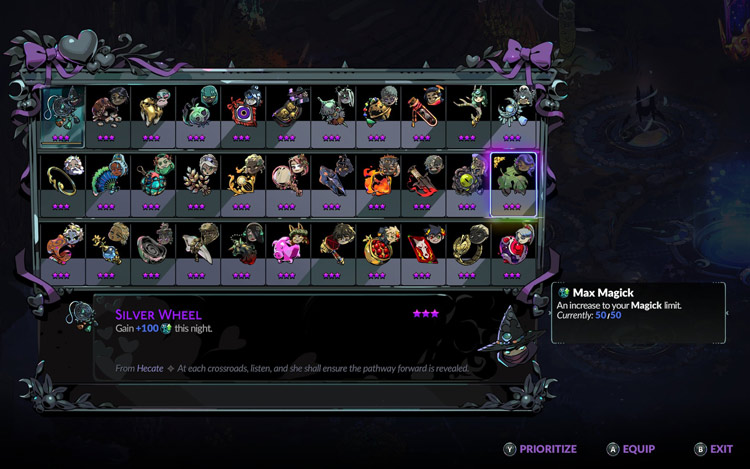
Task: Click the highlighted green leaf keepsake
Action: 512,180
